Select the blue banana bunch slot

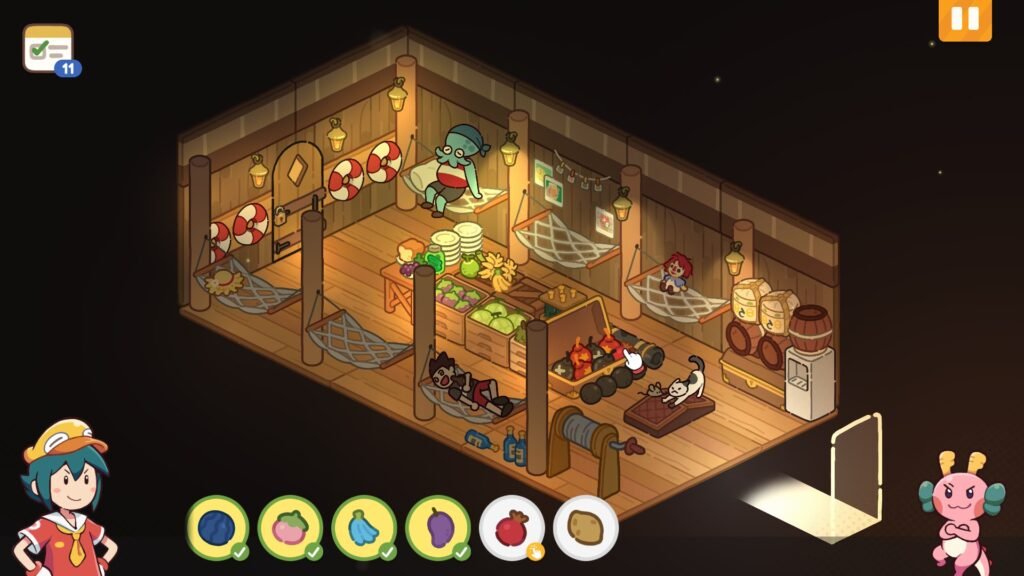click(364, 527)
